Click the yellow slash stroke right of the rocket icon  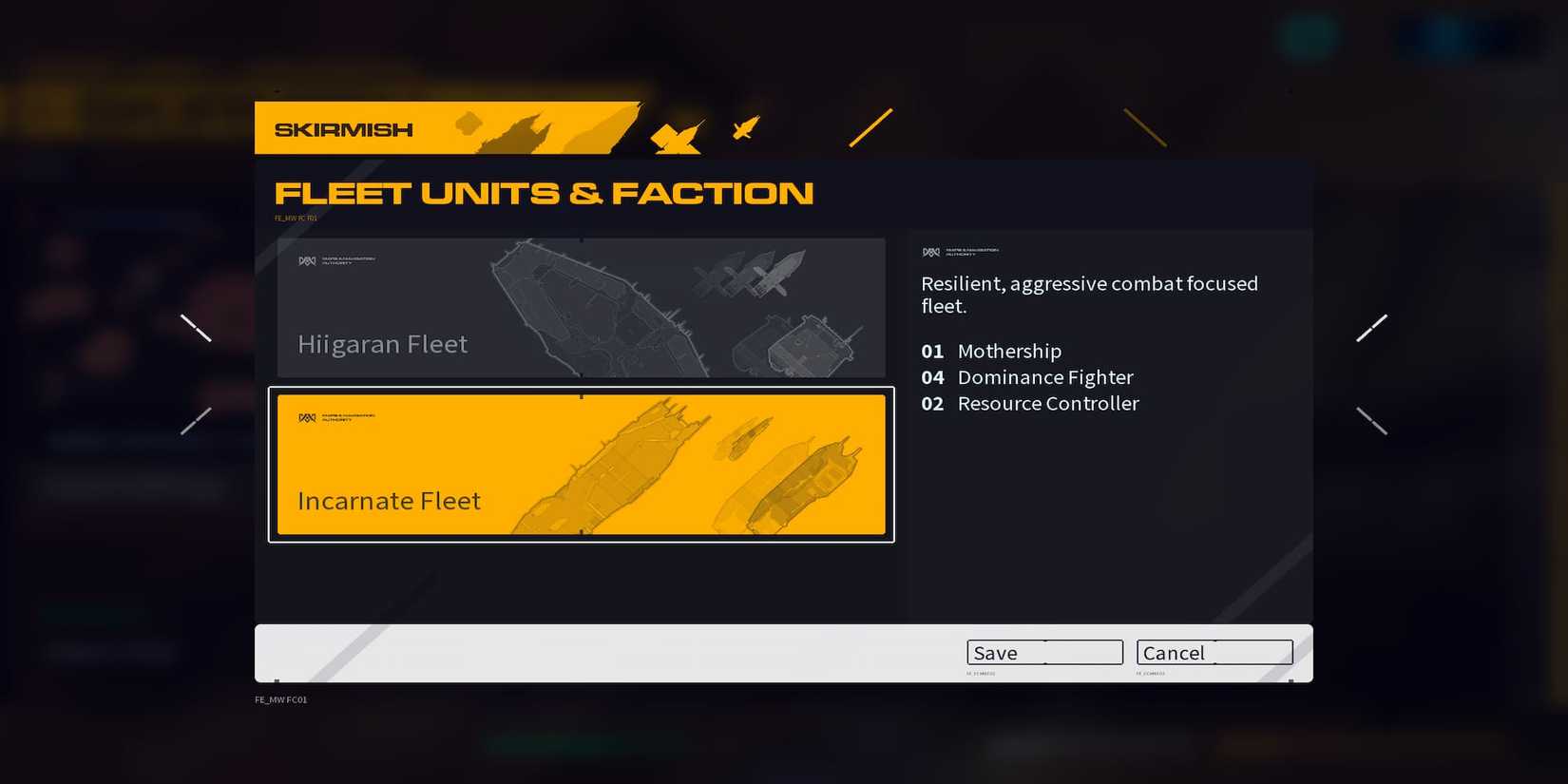click(x=870, y=127)
